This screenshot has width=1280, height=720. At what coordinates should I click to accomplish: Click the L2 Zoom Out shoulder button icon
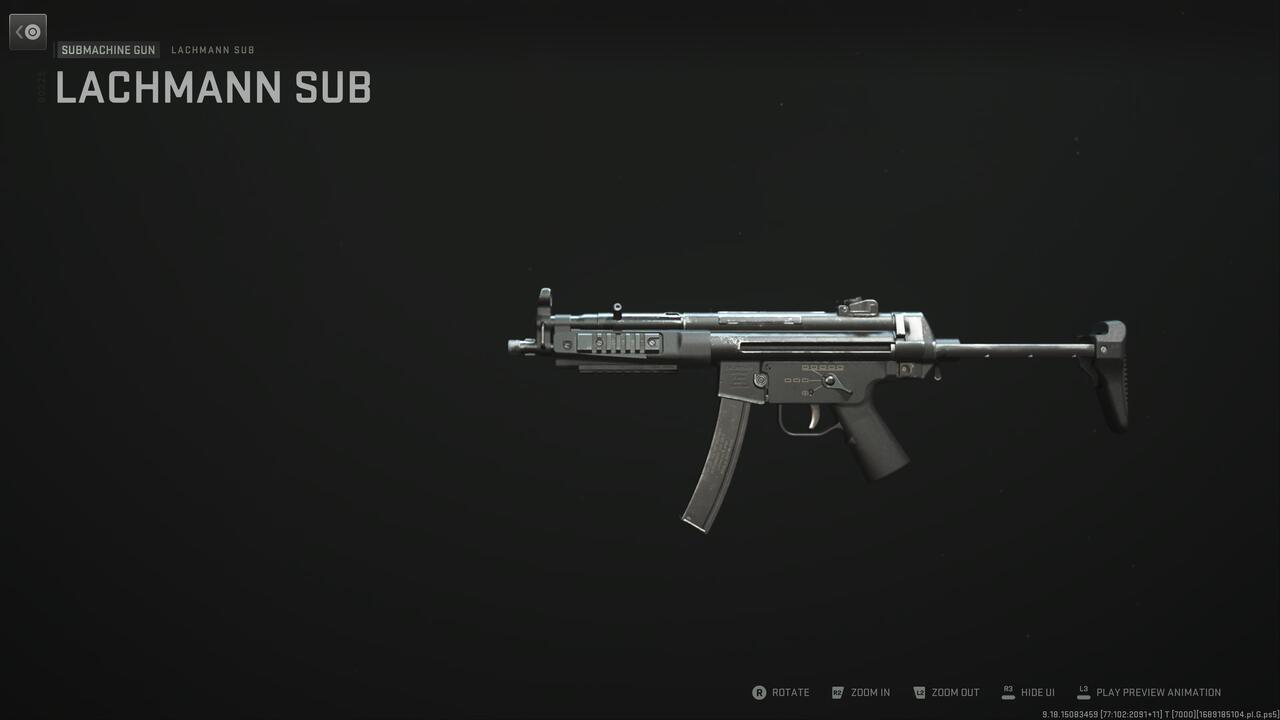pos(918,692)
